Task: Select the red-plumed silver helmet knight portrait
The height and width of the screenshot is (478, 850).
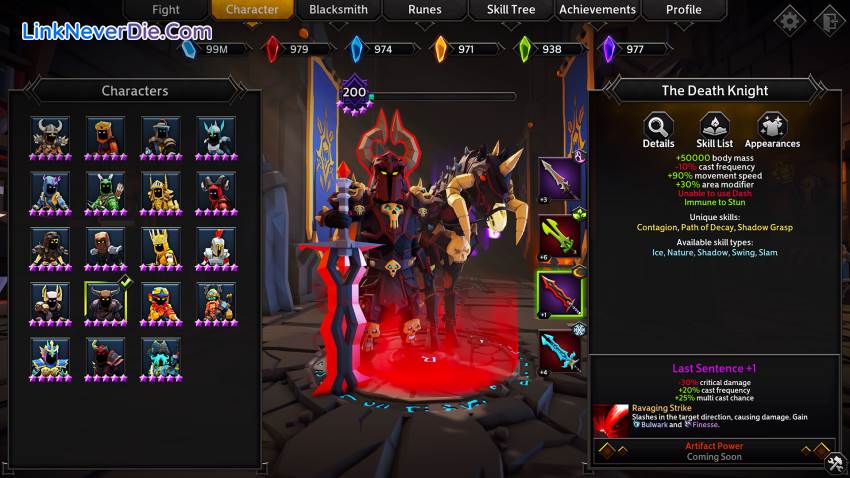Action: (215, 245)
